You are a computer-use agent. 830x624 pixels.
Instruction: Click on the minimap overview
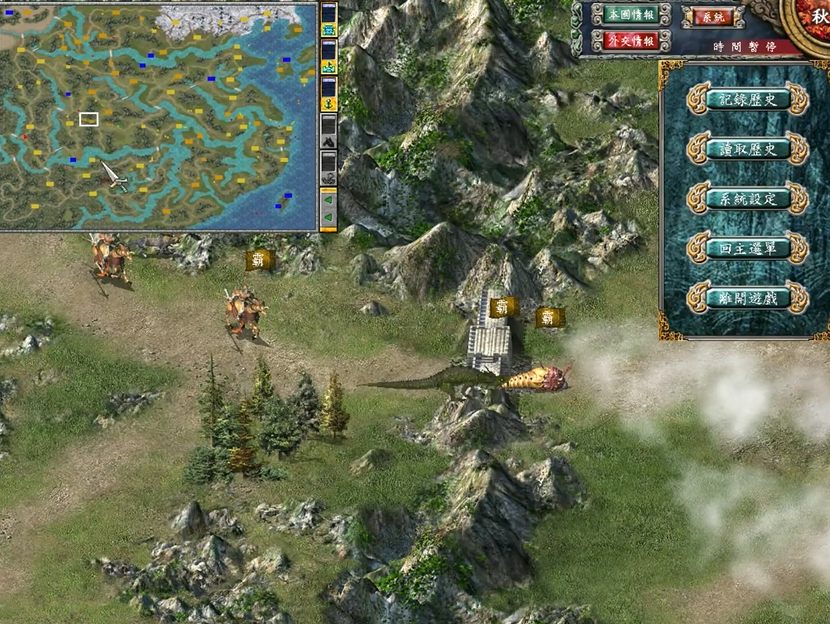[158, 115]
